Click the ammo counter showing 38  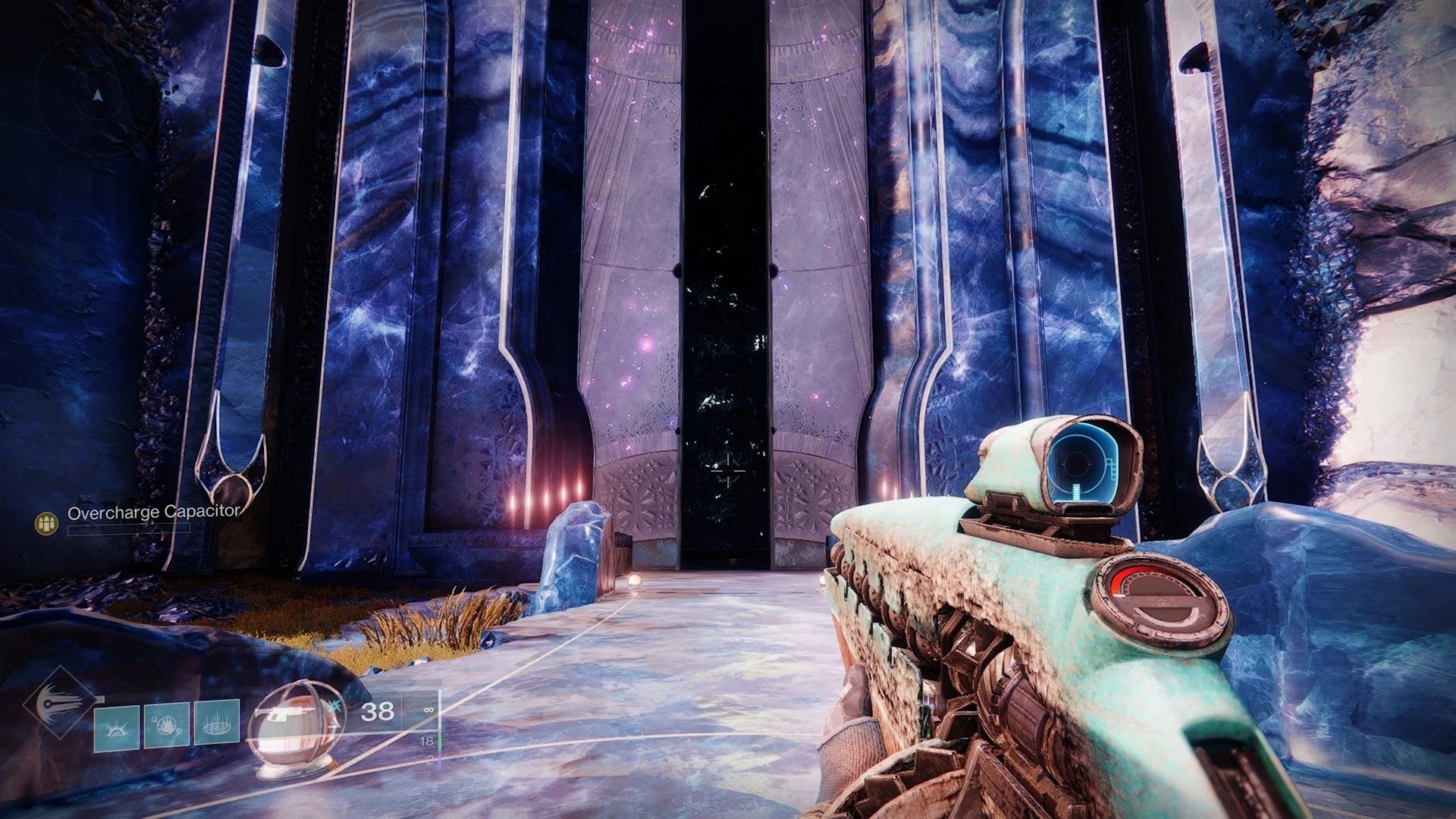(x=378, y=712)
